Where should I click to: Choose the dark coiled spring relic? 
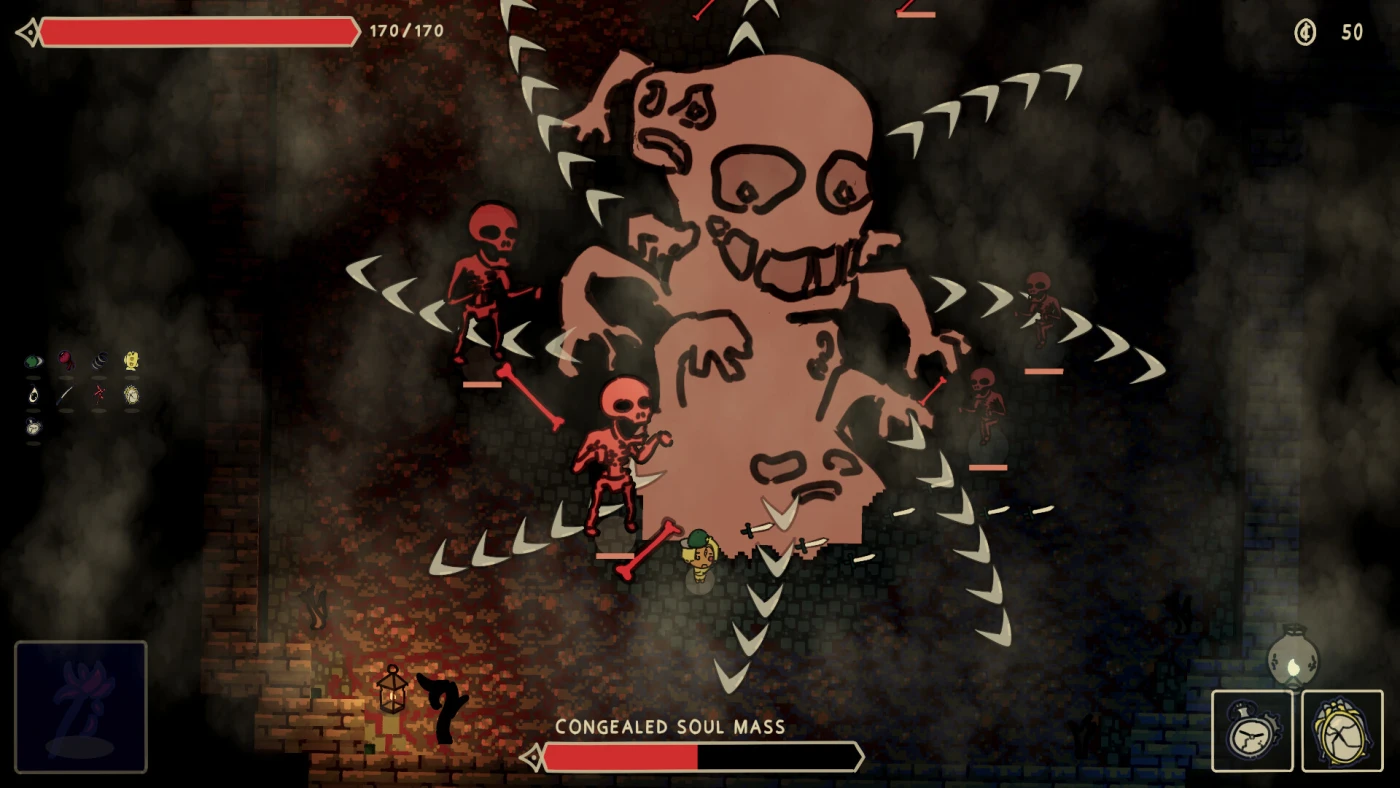pyautogui.click(x=99, y=361)
